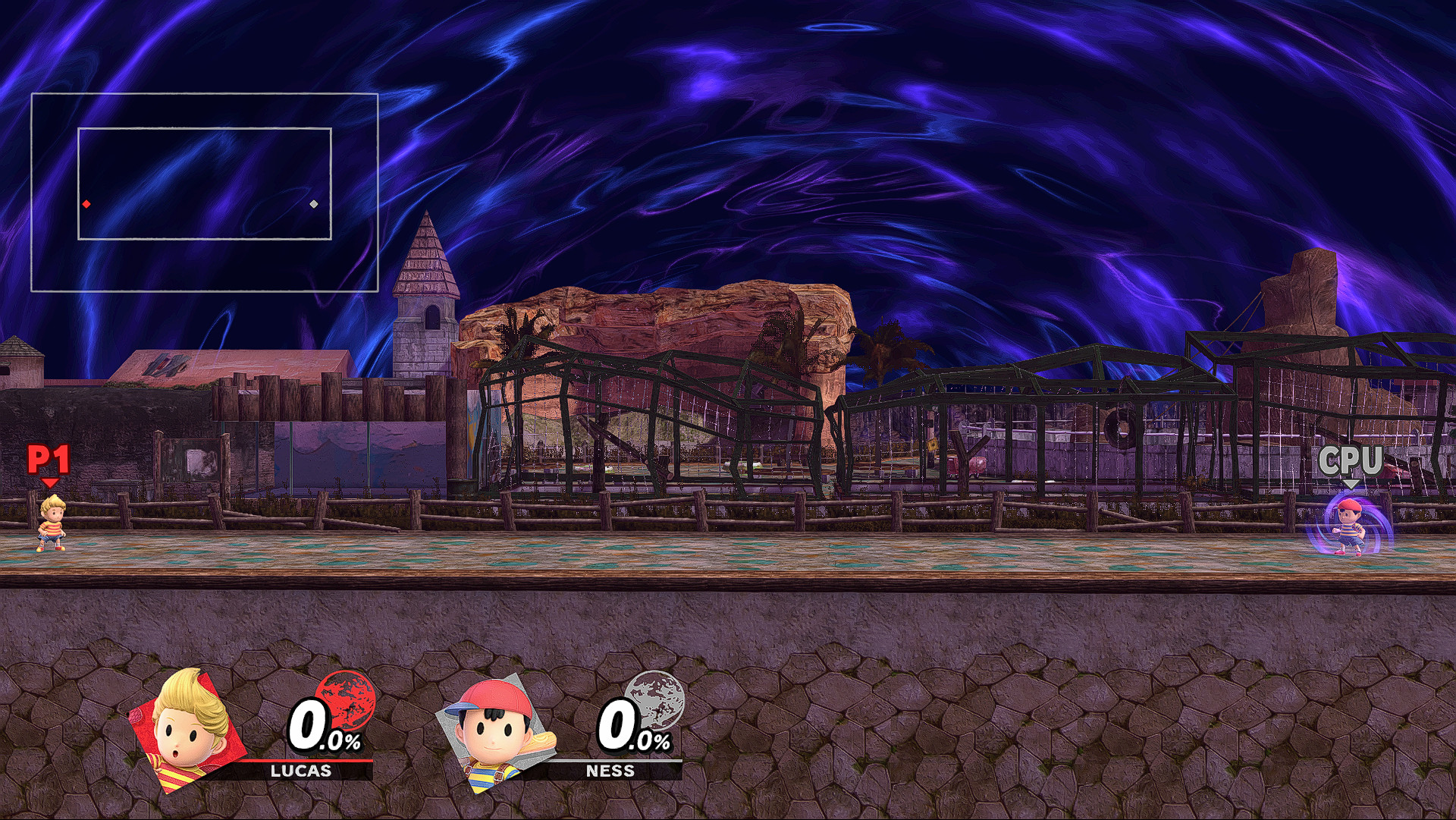Toggle the inner blast-zone rectangle
This screenshot has height=820, width=1456.
[206, 130]
